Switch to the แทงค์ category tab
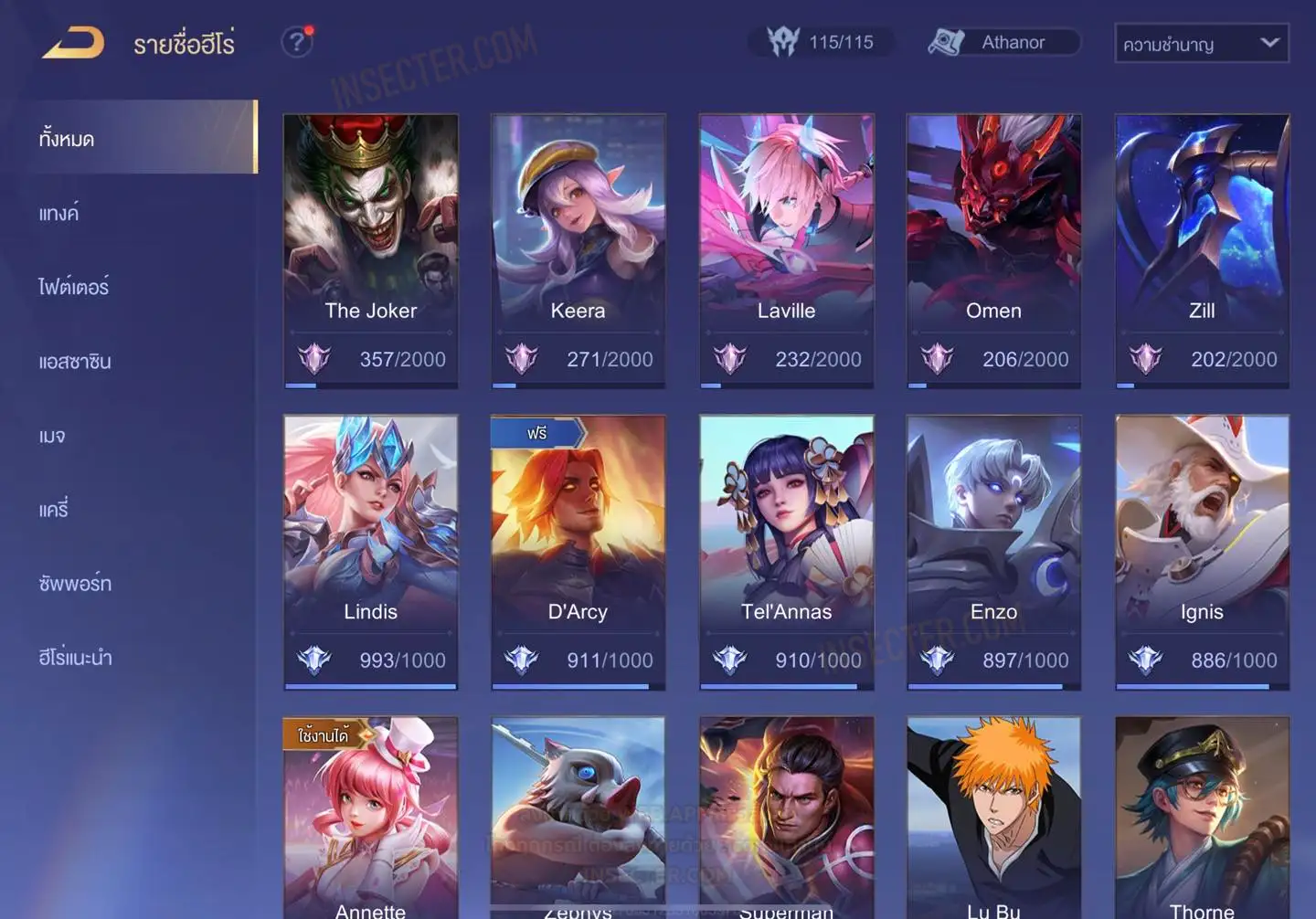The image size is (1316, 919). click(59, 213)
